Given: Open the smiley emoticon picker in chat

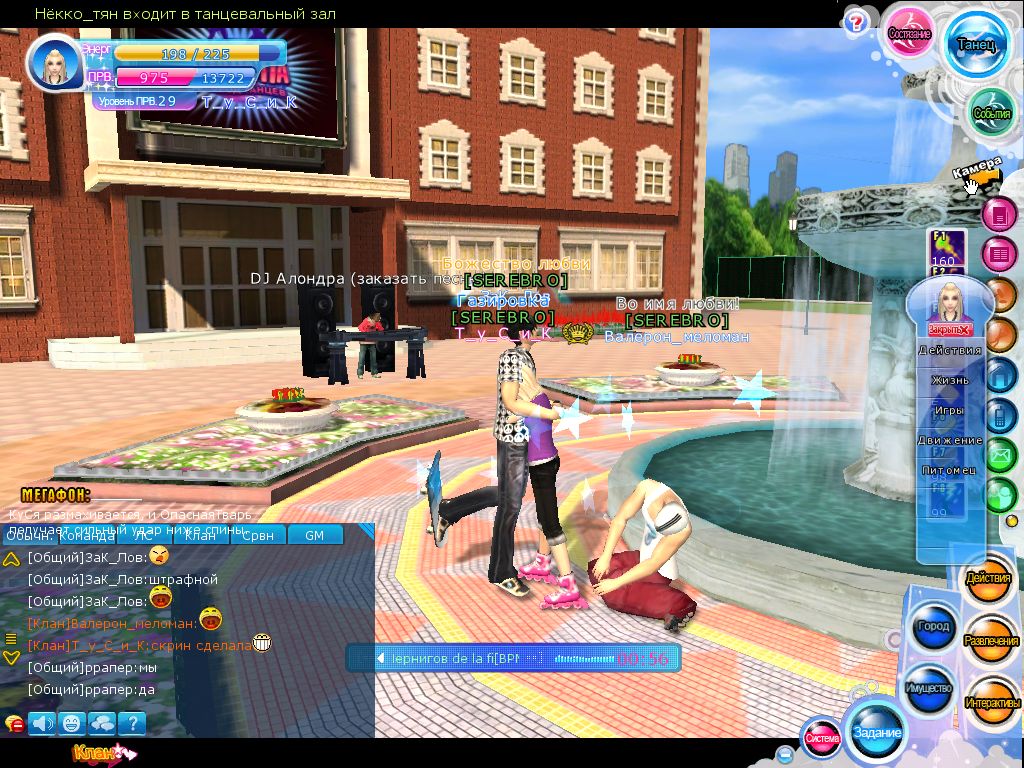Looking at the screenshot, I should point(71,723).
